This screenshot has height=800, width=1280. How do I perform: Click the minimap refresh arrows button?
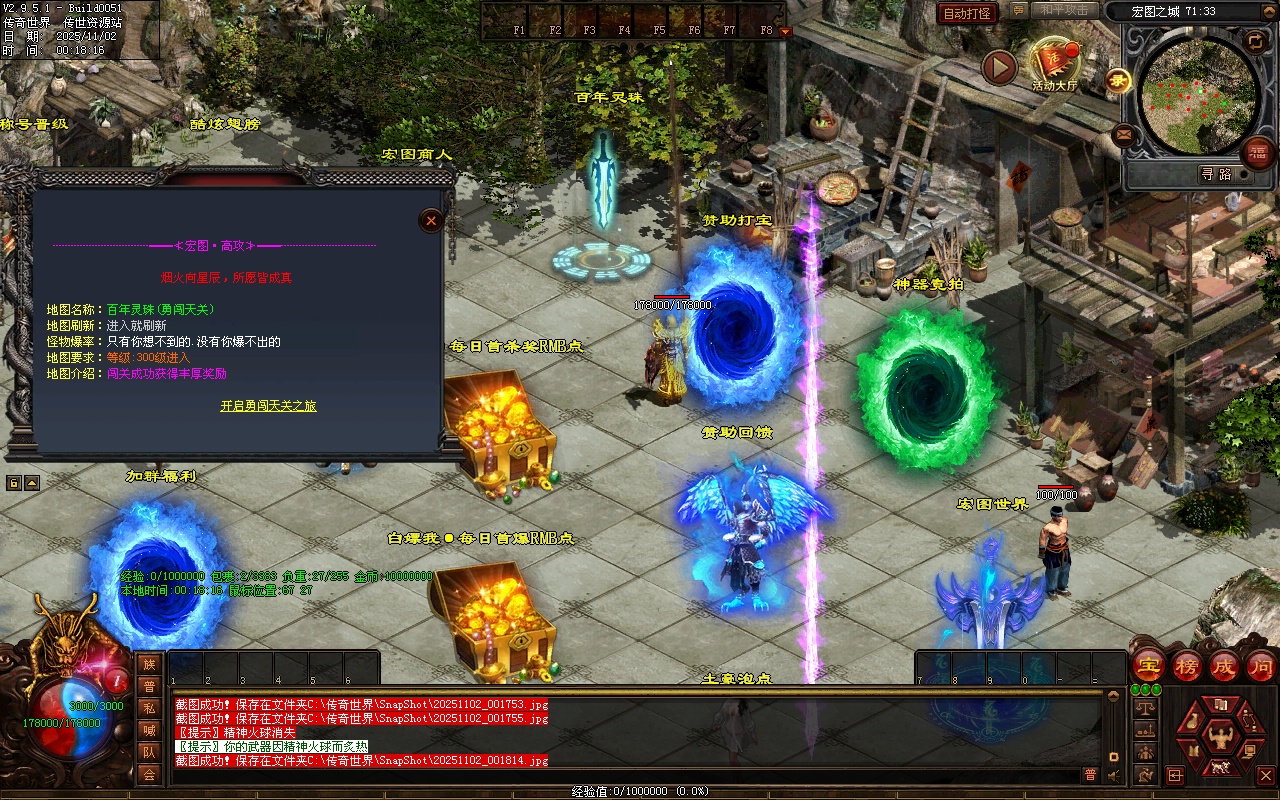click(1254, 41)
